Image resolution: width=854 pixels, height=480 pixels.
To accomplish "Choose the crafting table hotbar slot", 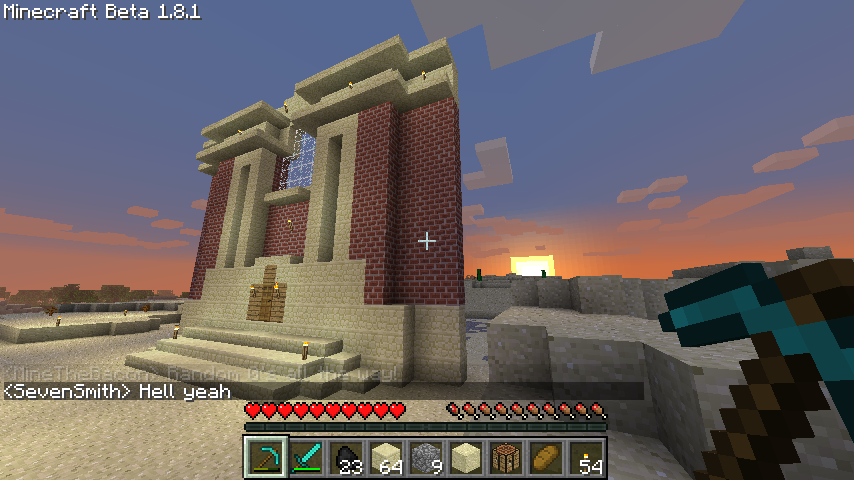I will (x=506, y=457).
